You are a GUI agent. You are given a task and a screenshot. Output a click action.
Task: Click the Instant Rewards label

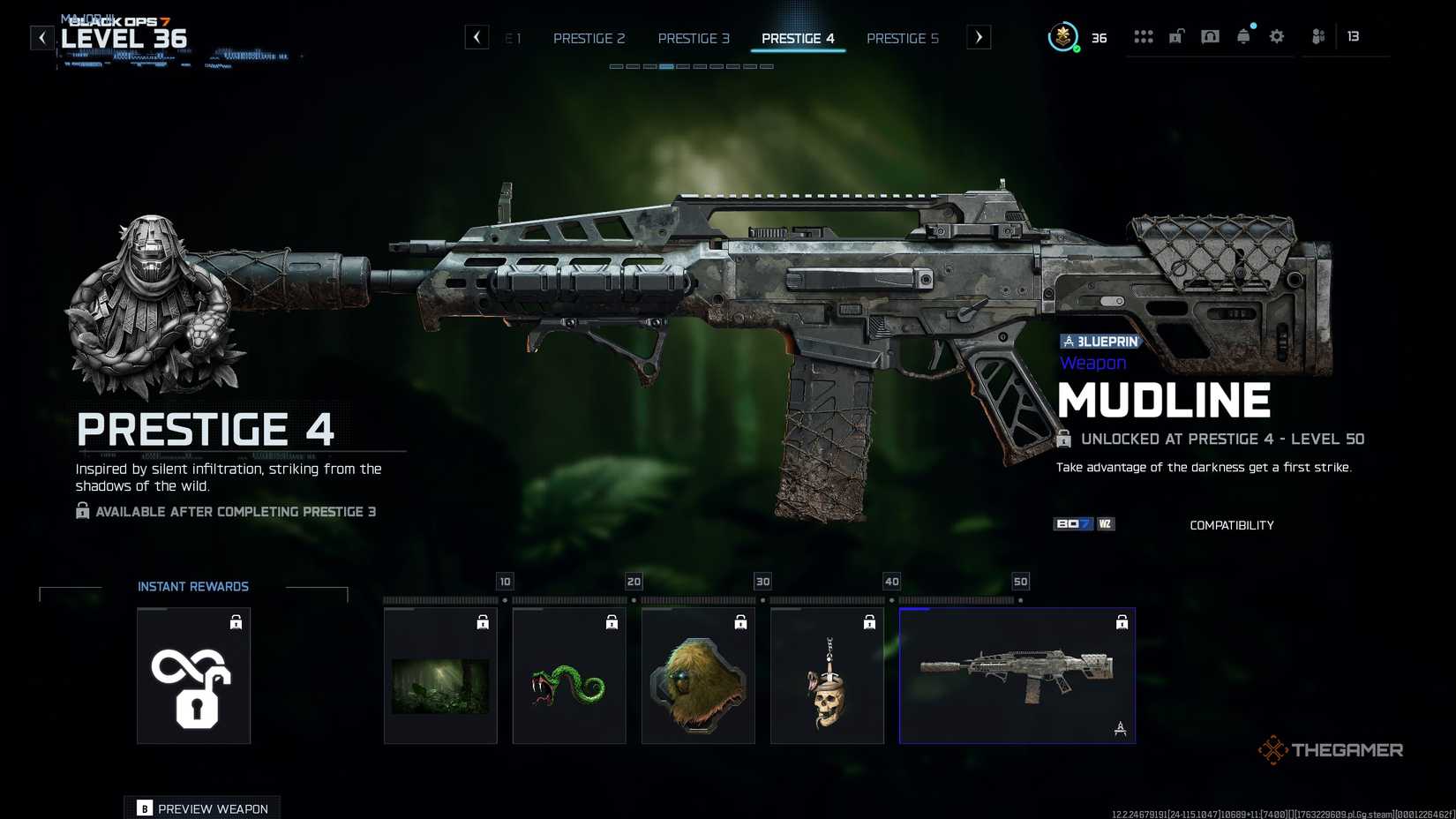[192, 586]
